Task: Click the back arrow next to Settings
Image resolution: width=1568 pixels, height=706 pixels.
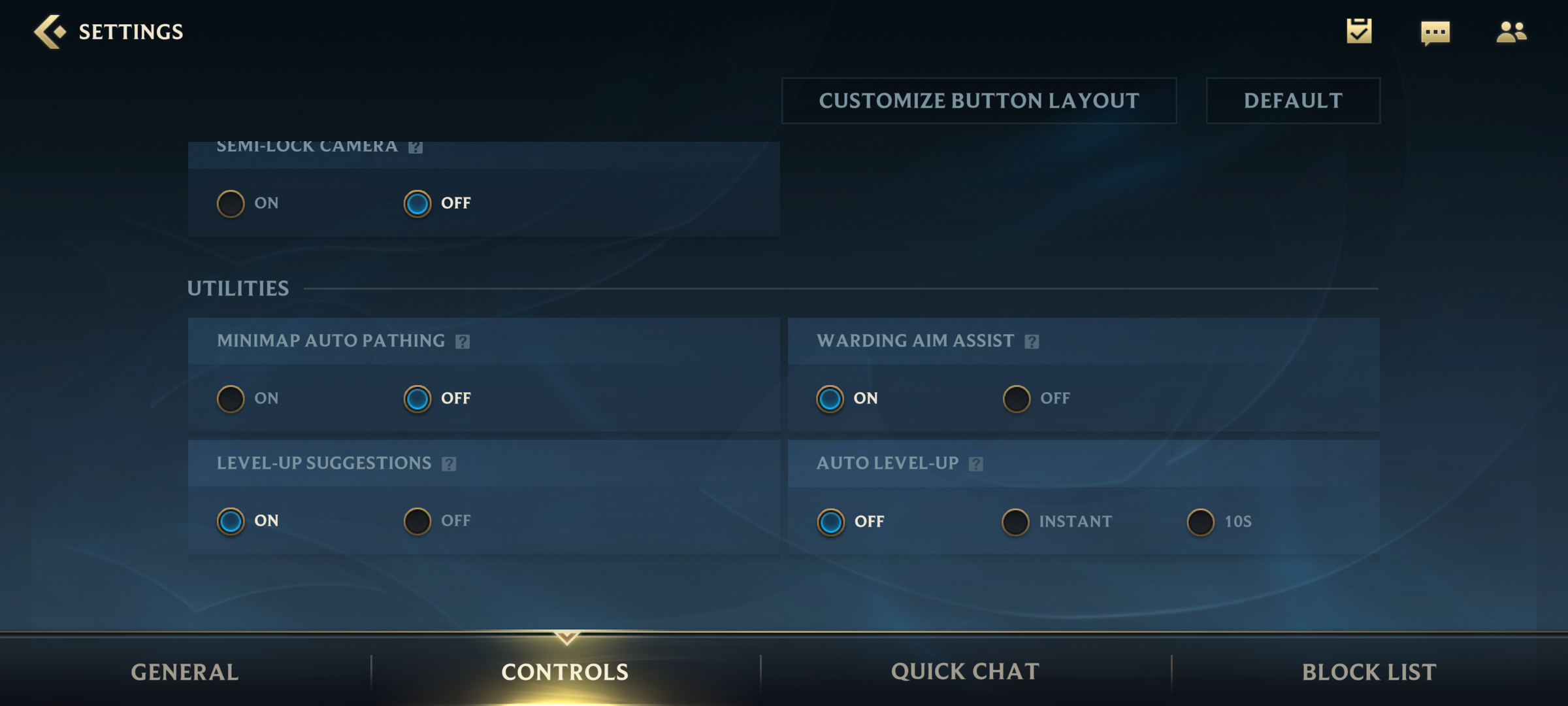Action: pos(48,31)
